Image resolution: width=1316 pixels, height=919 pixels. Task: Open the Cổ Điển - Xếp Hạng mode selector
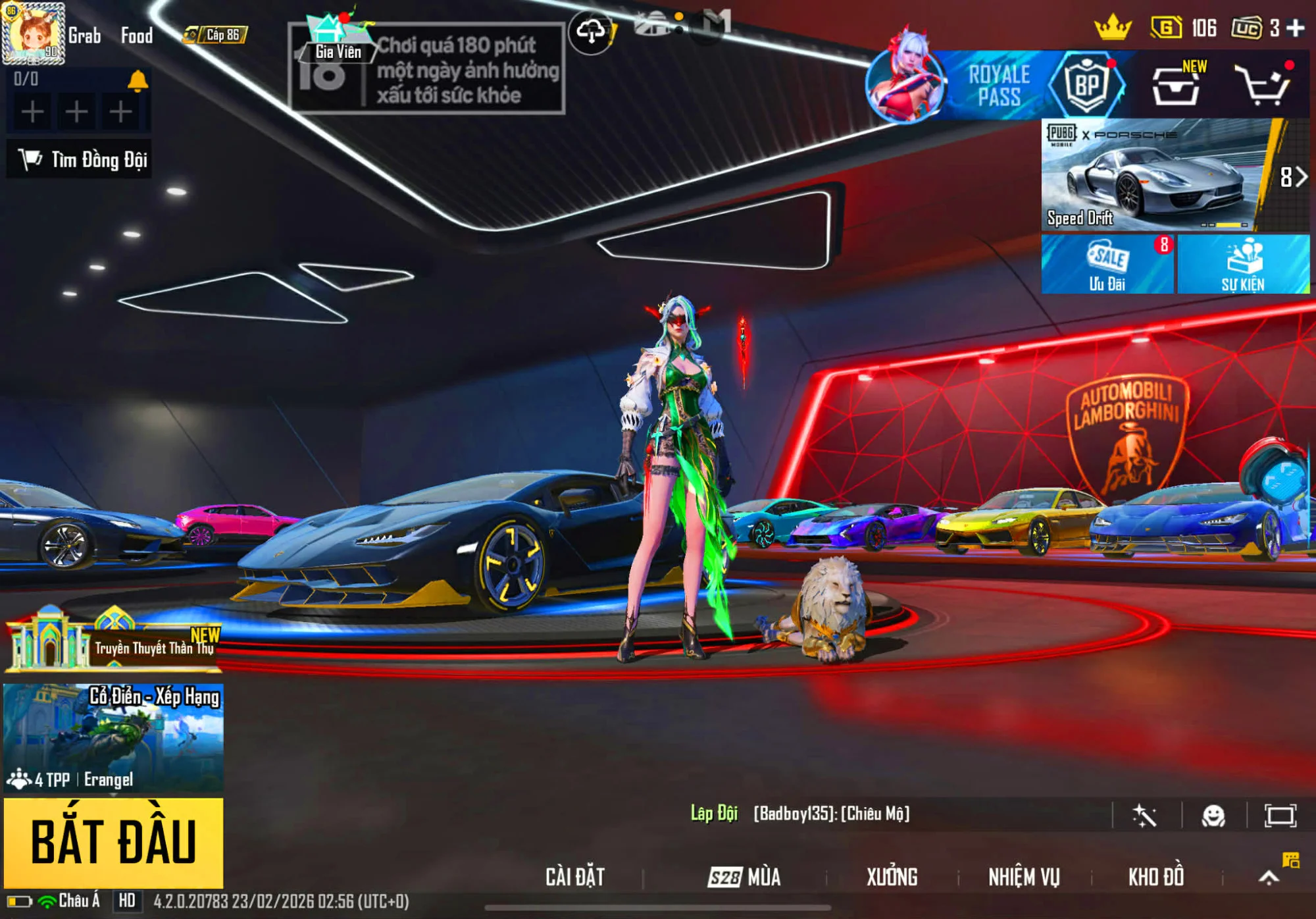tap(113, 737)
